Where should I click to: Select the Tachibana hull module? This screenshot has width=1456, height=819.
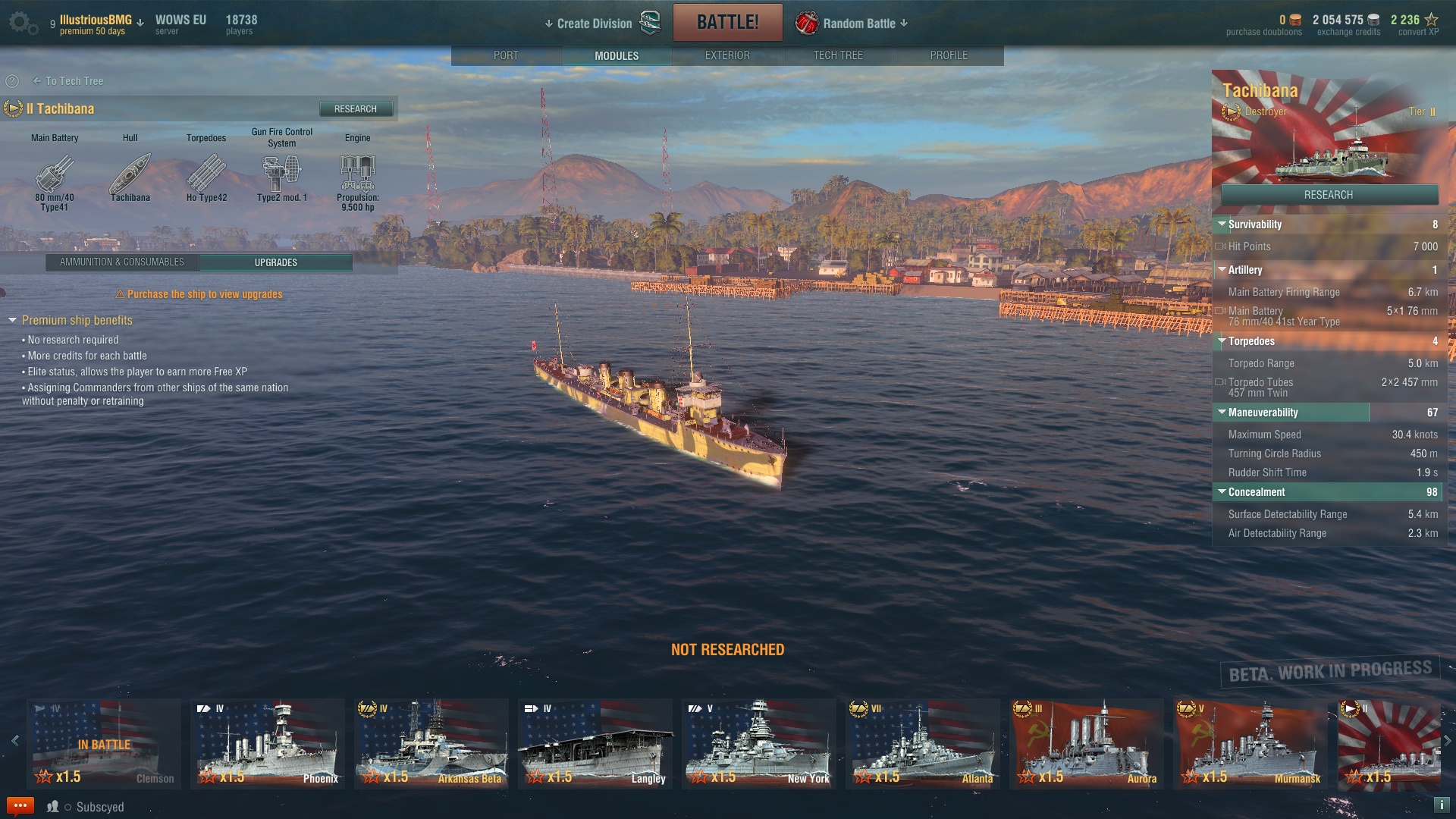click(130, 174)
